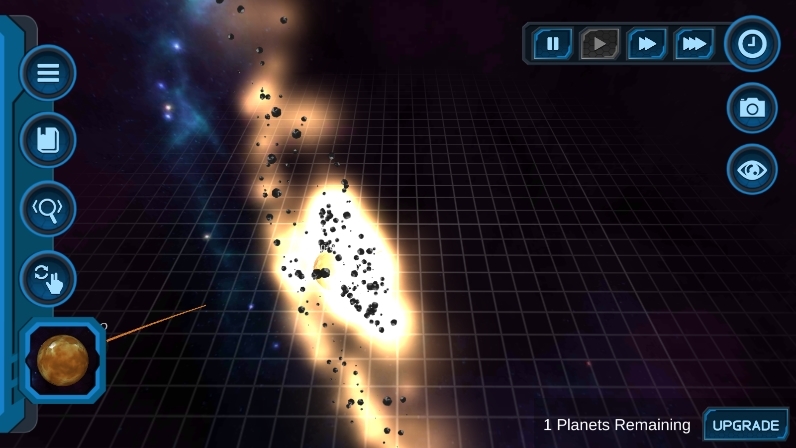Open the hamburger main menu

pos(48,73)
